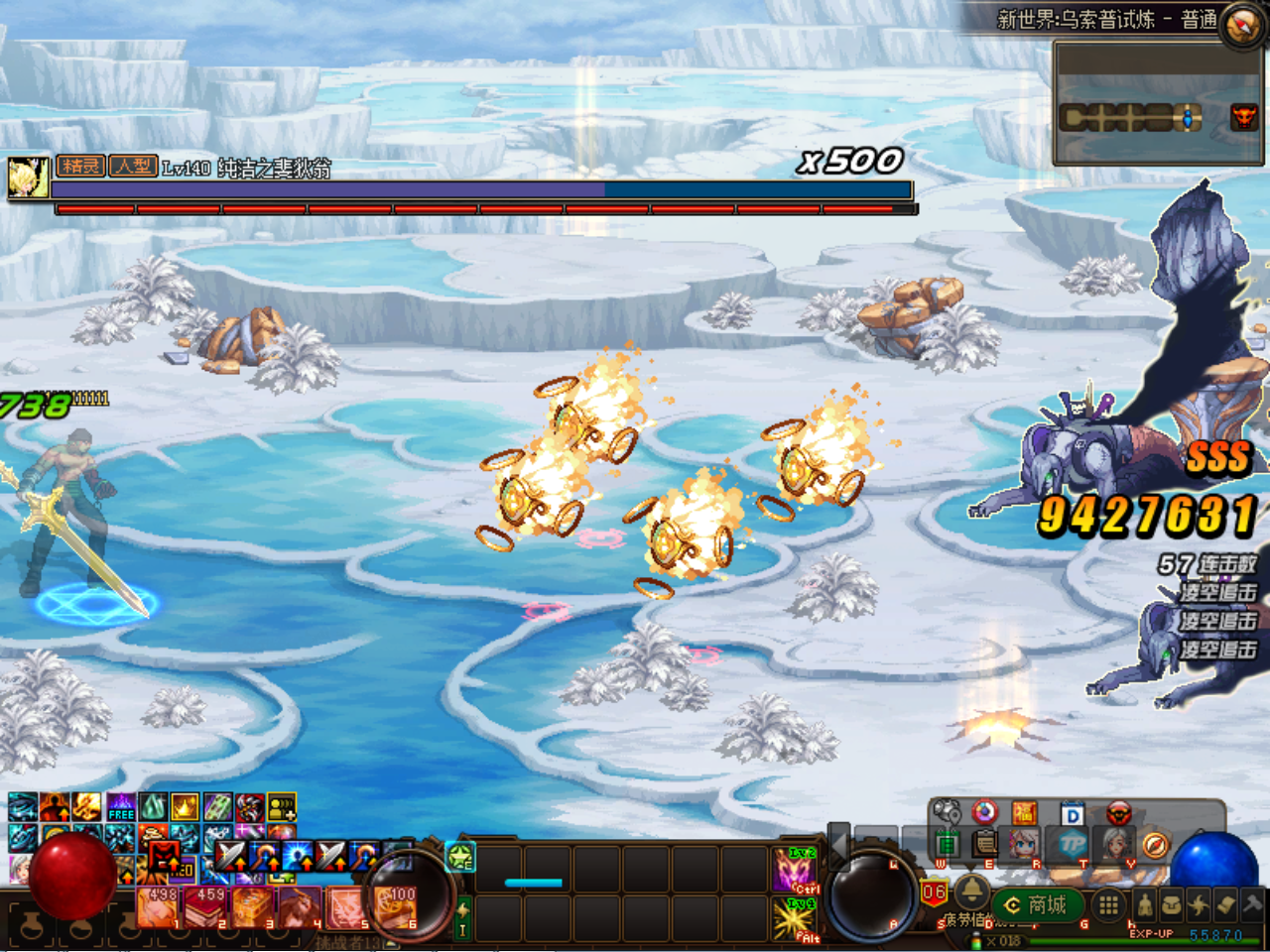Select the person silhouette avatar icon in quick bar

(x=1144, y=905)
